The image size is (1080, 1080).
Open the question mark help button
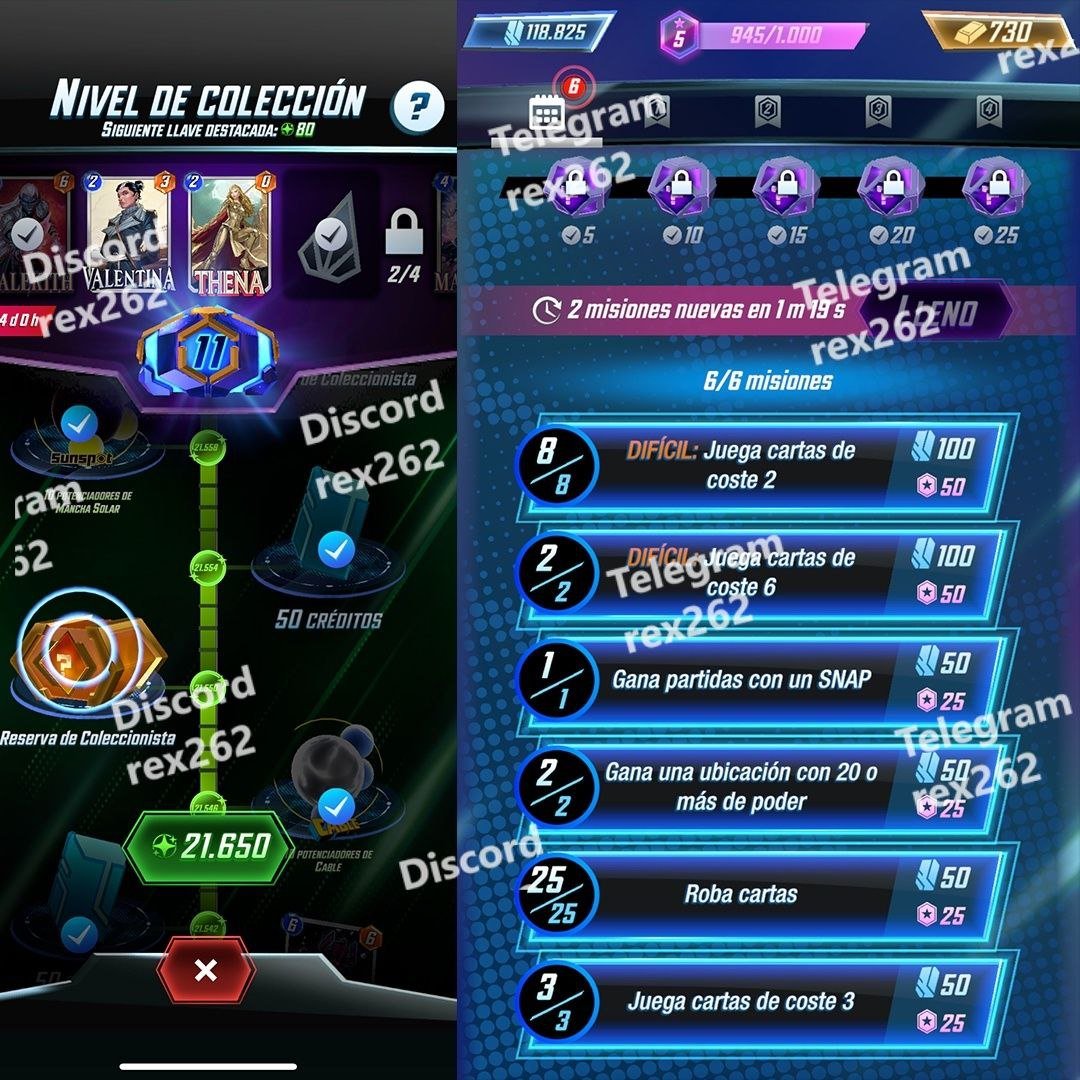point(419,105)
